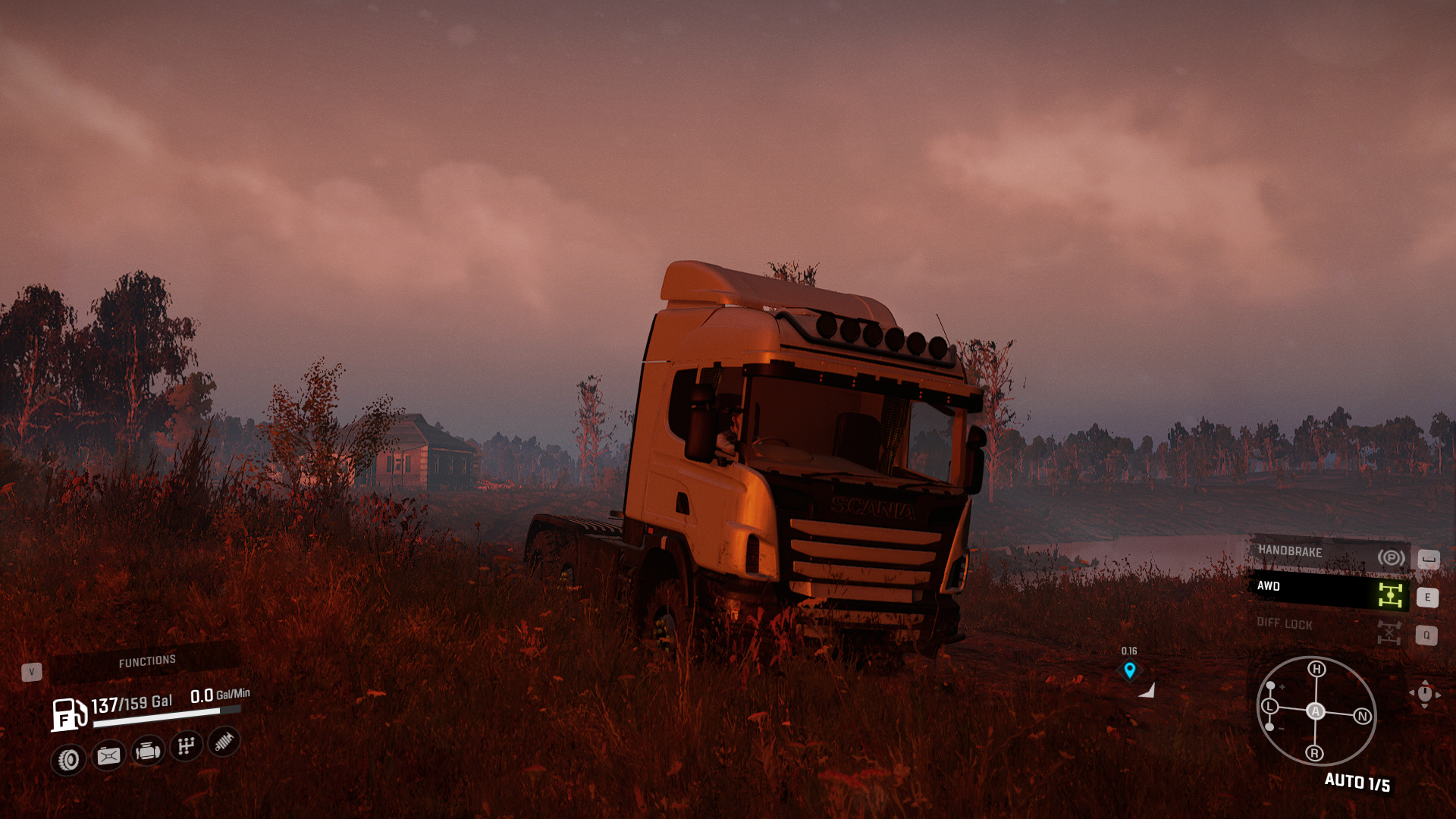Click the fuel pump icon
The height and width of the screenshot is (819, 1456).
coord(68,714)
